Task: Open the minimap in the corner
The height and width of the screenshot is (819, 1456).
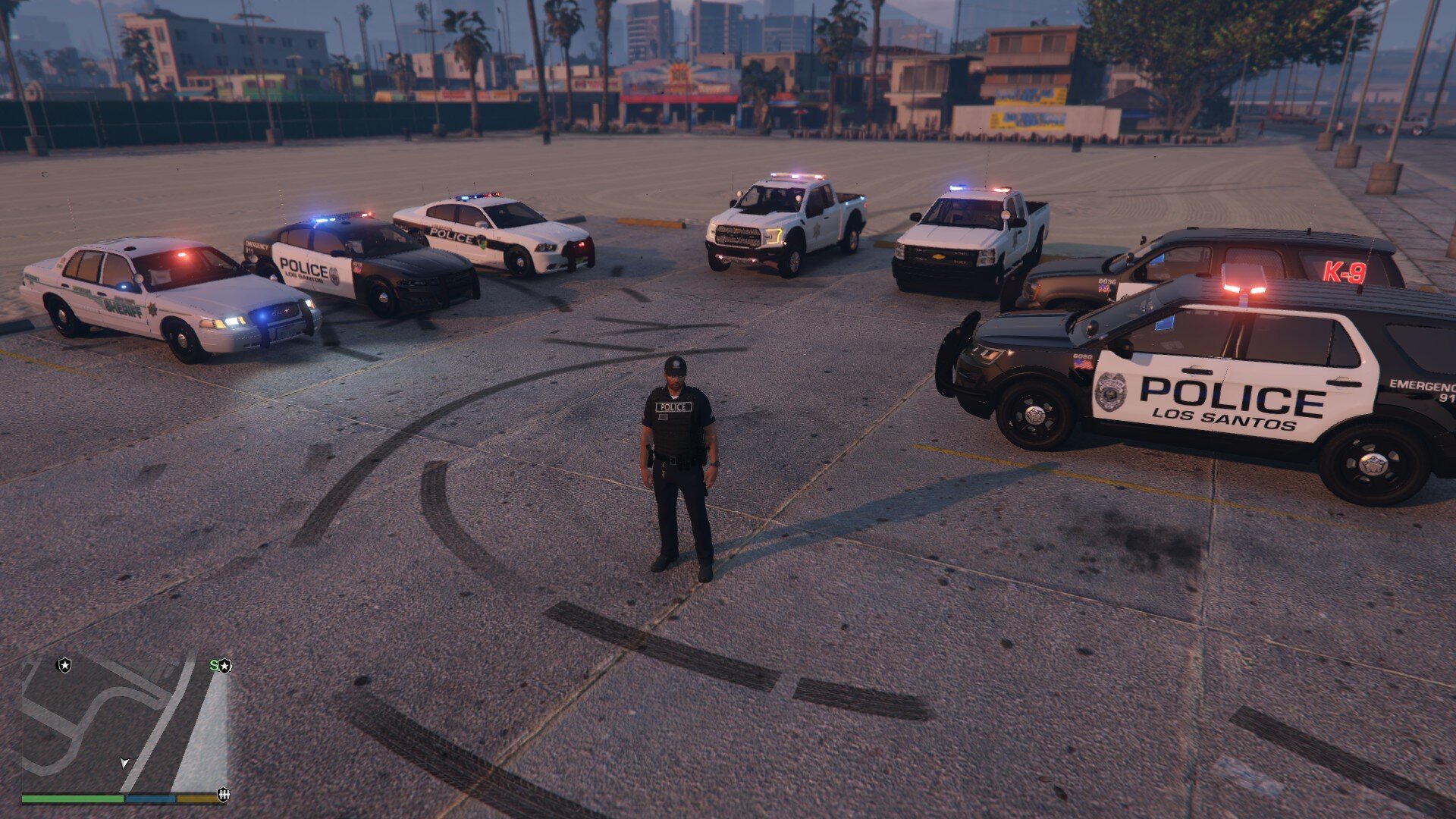Action: tap(124, 724)
